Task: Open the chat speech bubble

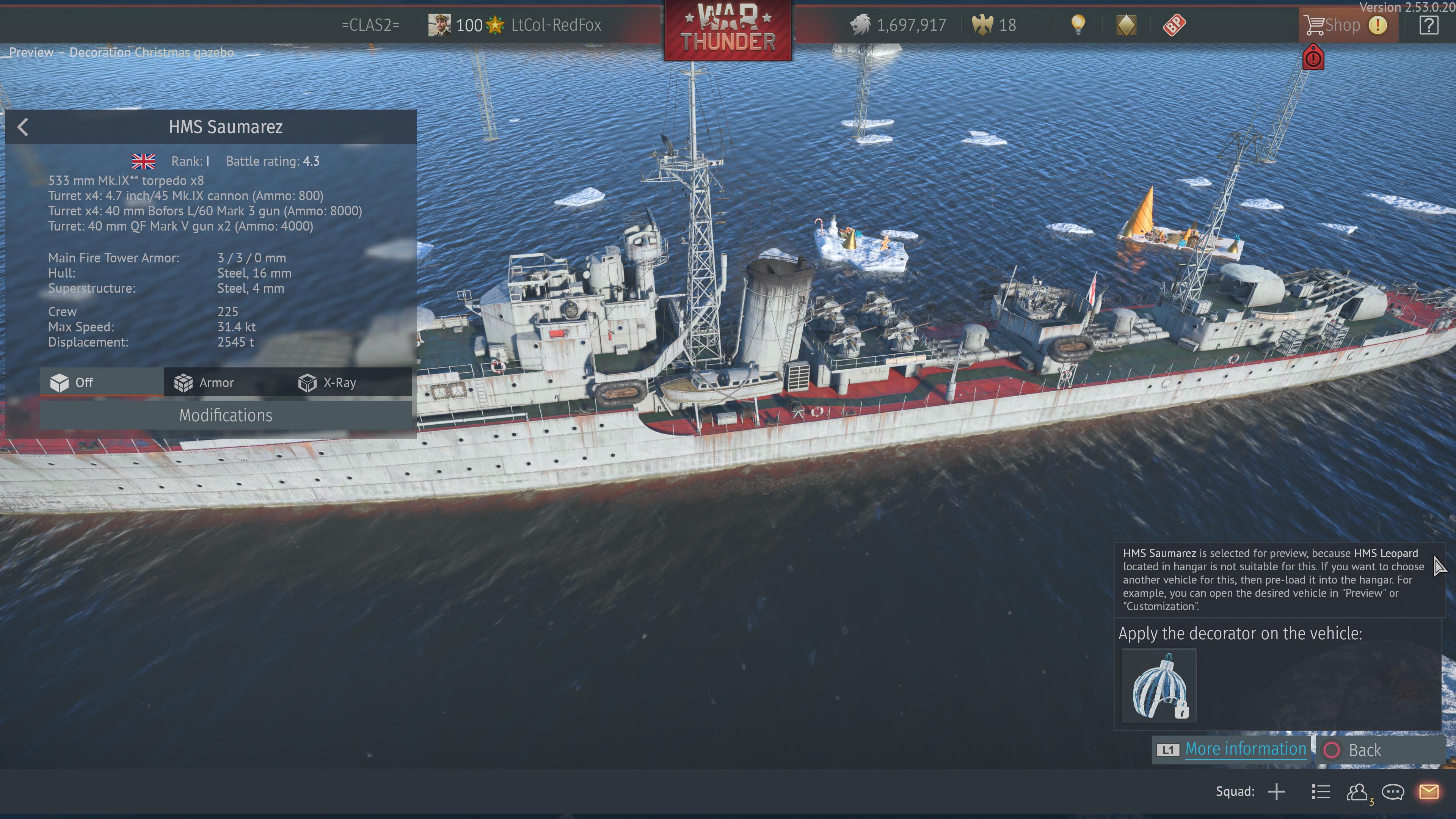Action: pyautogui.click(x=1393, y=792)
